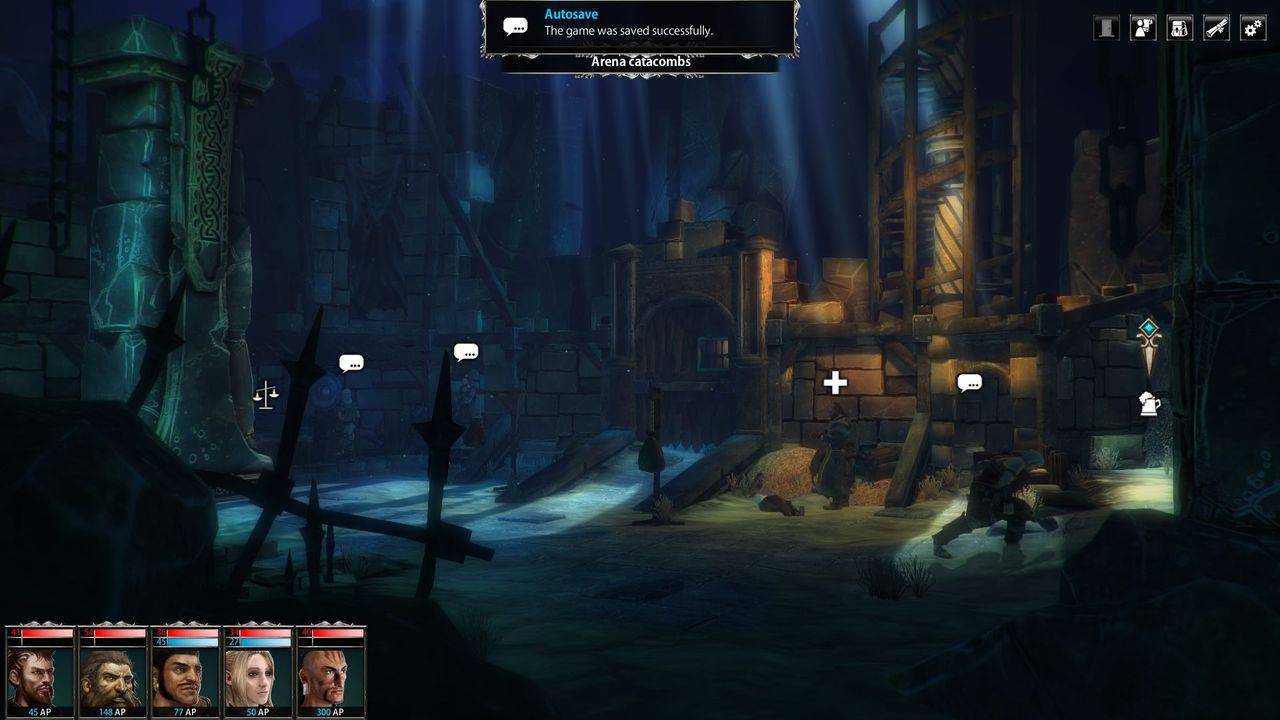Click the beer mug tavern marker

click(x=1149, y=404)
